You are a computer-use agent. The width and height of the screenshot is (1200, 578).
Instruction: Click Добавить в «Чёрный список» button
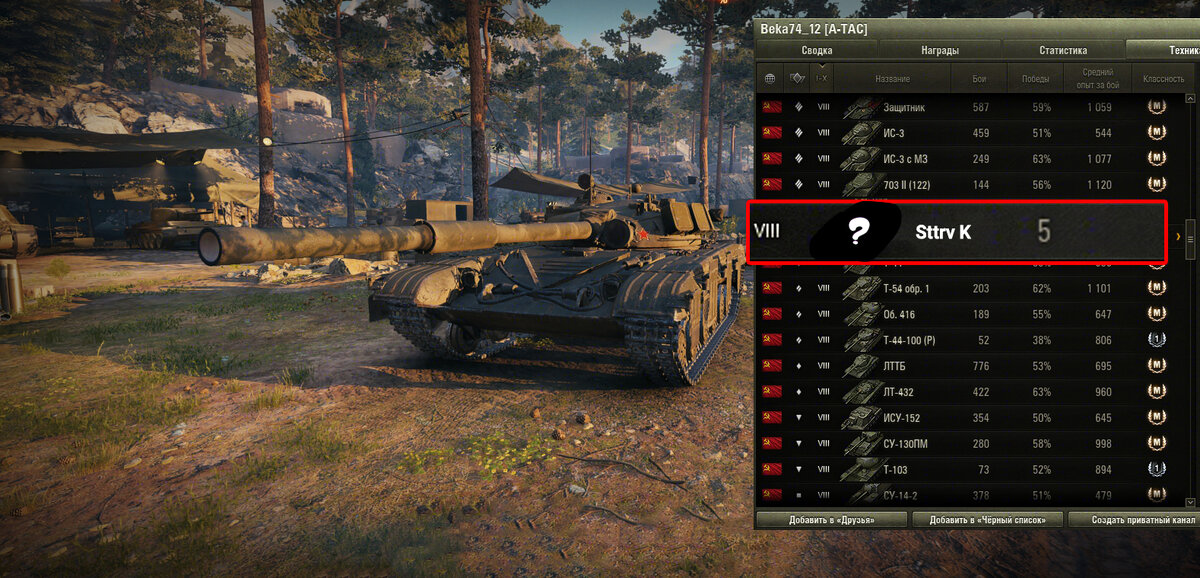click(986, 520)
